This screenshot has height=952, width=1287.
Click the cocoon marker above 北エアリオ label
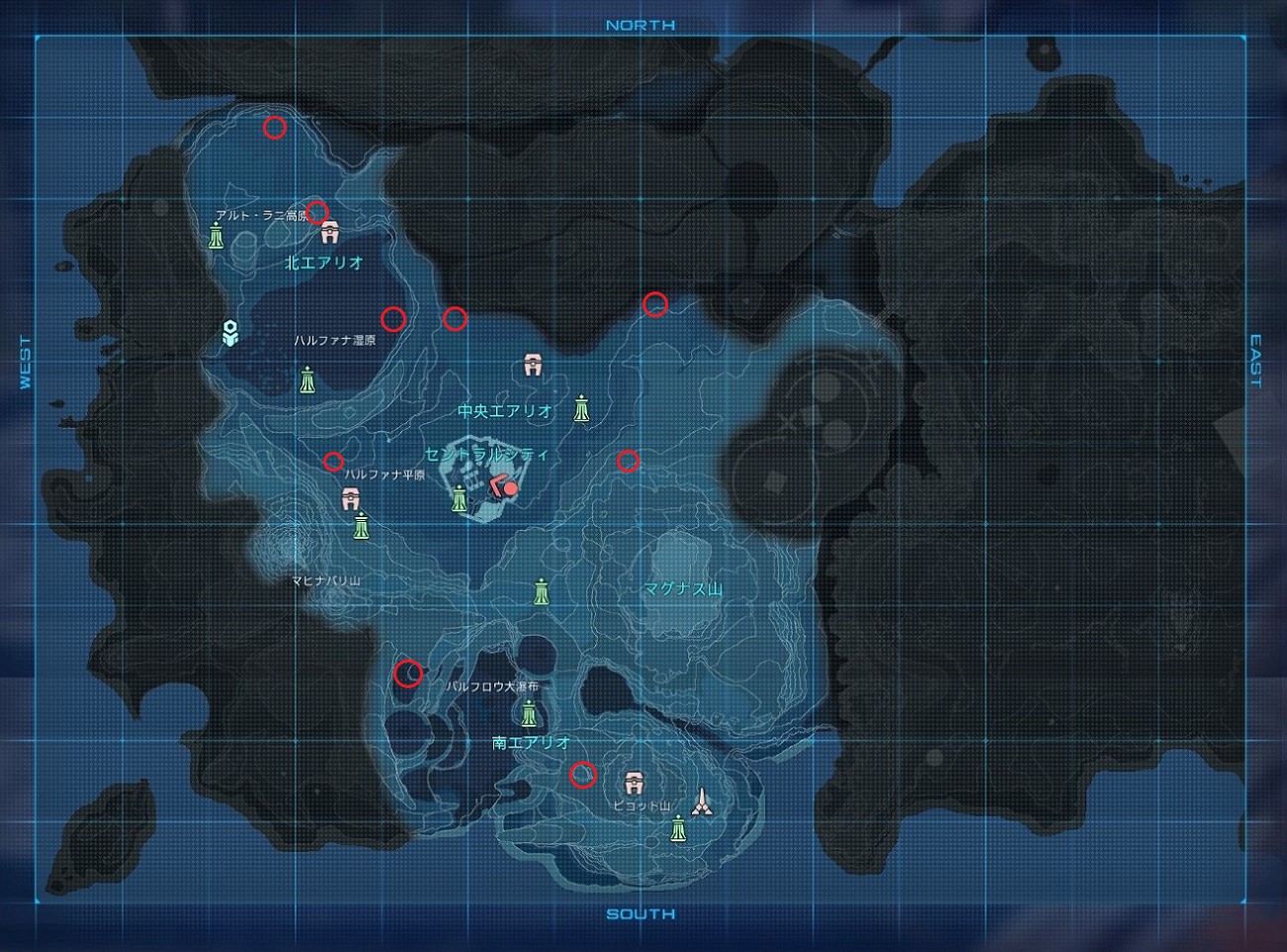click(330, 232)
